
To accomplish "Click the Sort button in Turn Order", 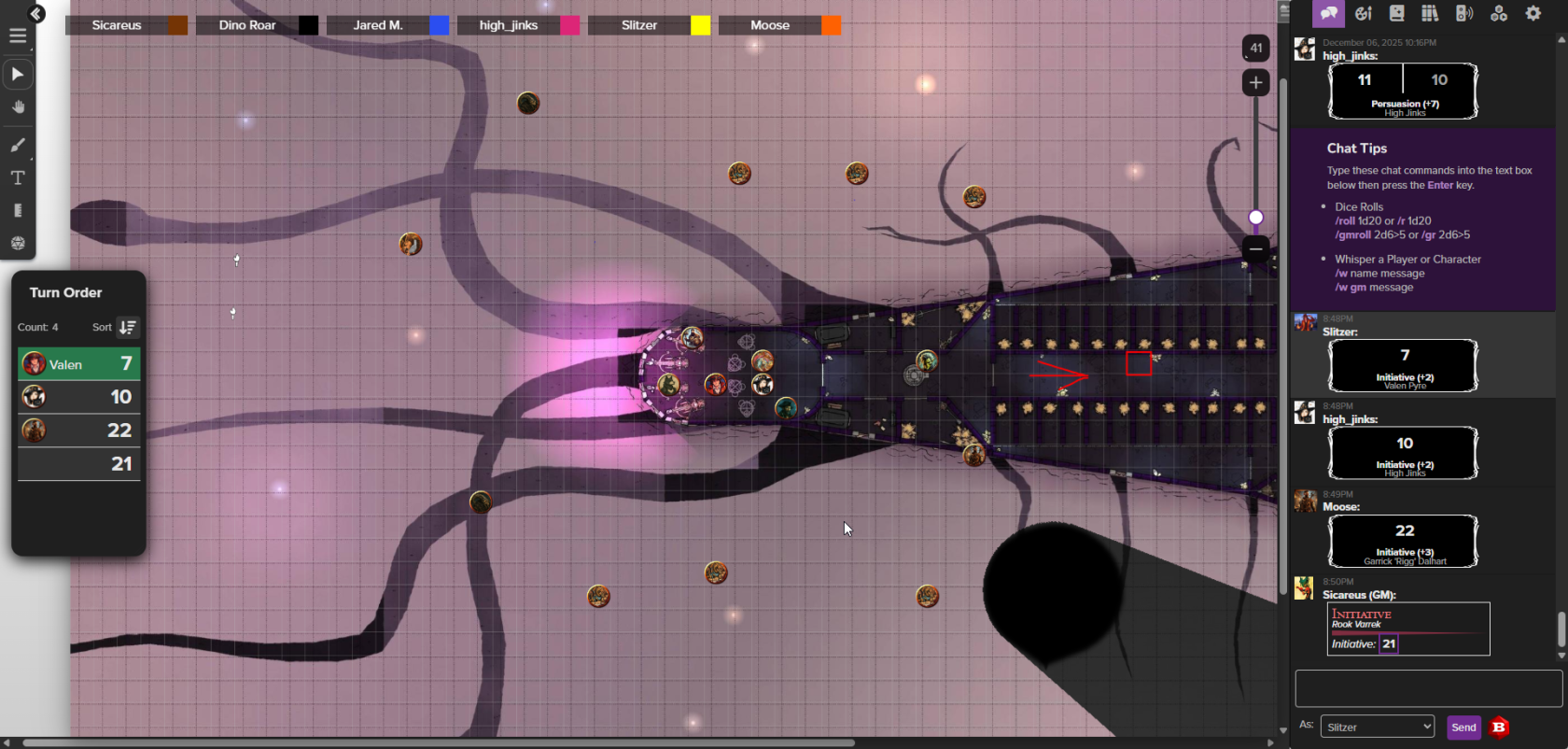I will pos(127,327).
